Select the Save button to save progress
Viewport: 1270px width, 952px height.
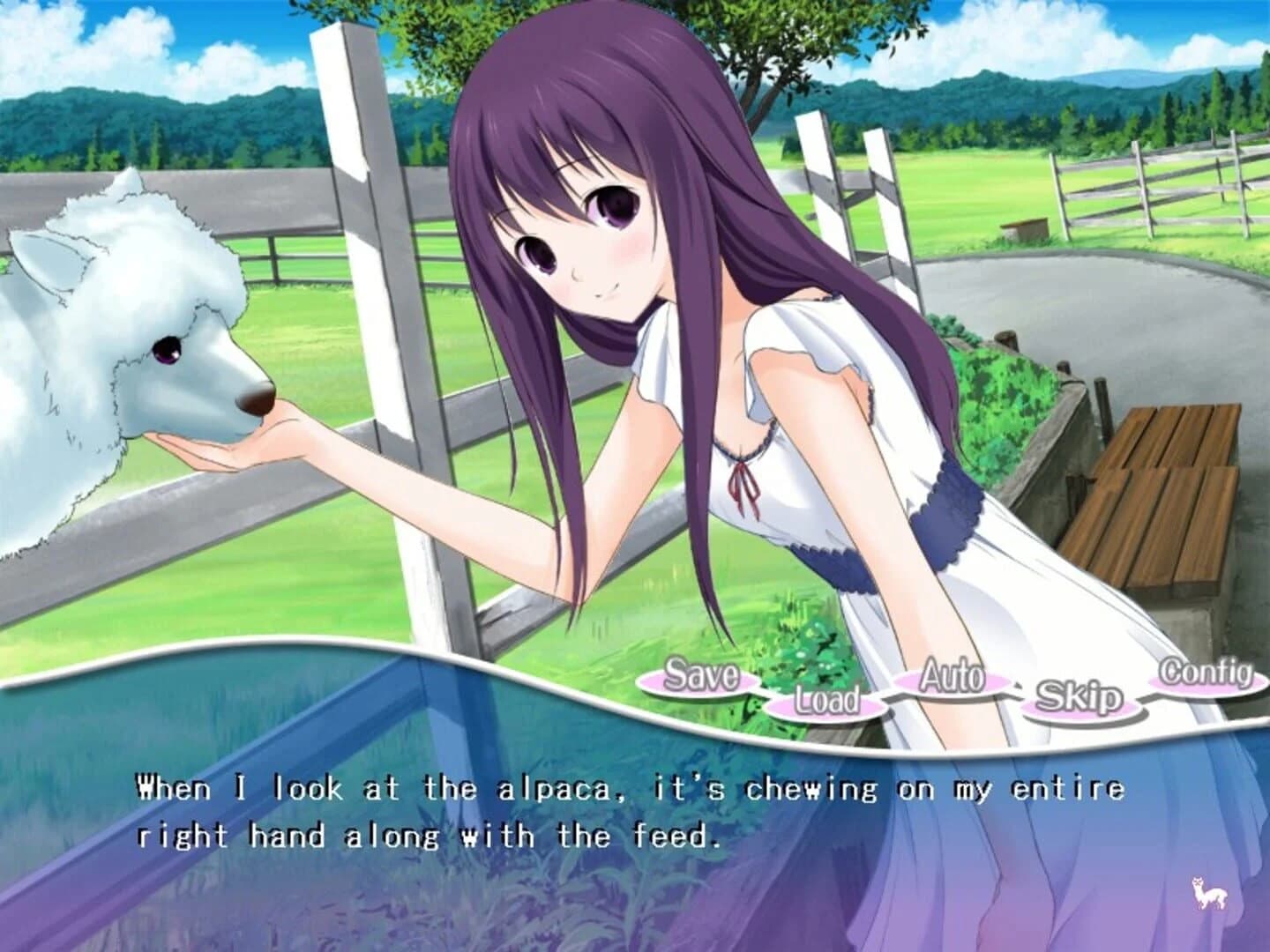click(x=703, y=679)
